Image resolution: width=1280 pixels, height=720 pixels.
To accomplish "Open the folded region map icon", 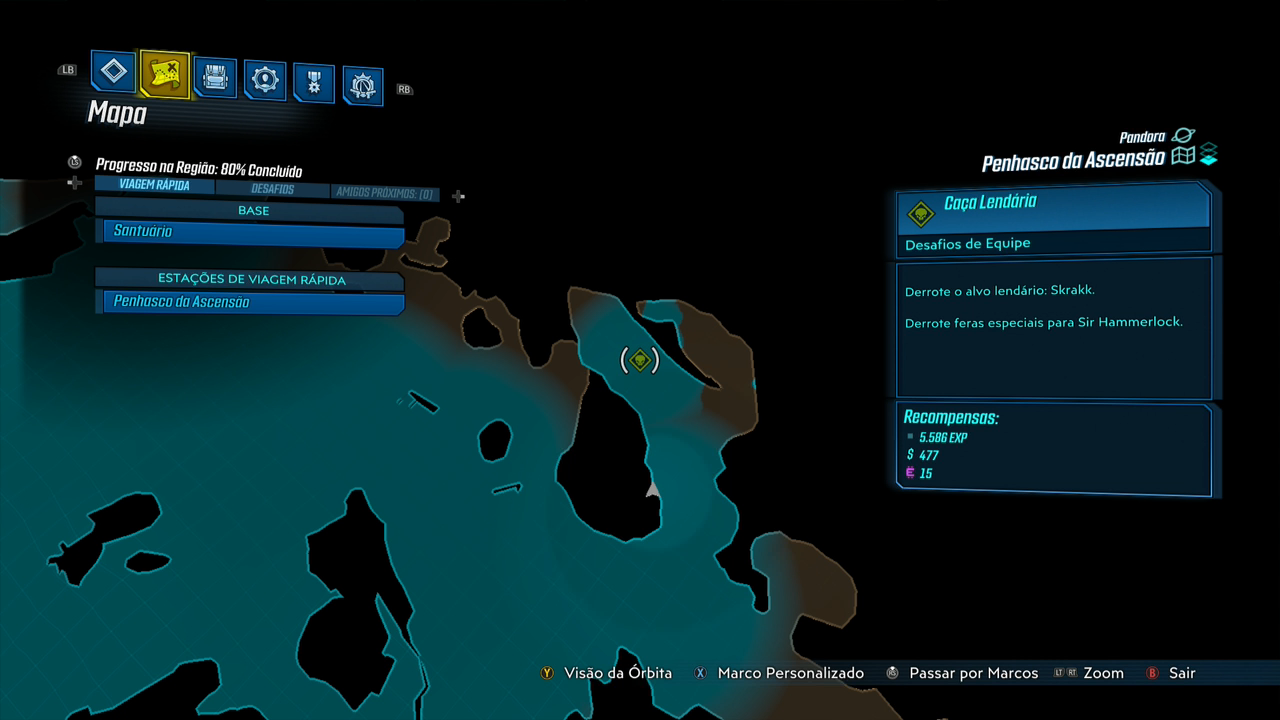I will 1184,156.
